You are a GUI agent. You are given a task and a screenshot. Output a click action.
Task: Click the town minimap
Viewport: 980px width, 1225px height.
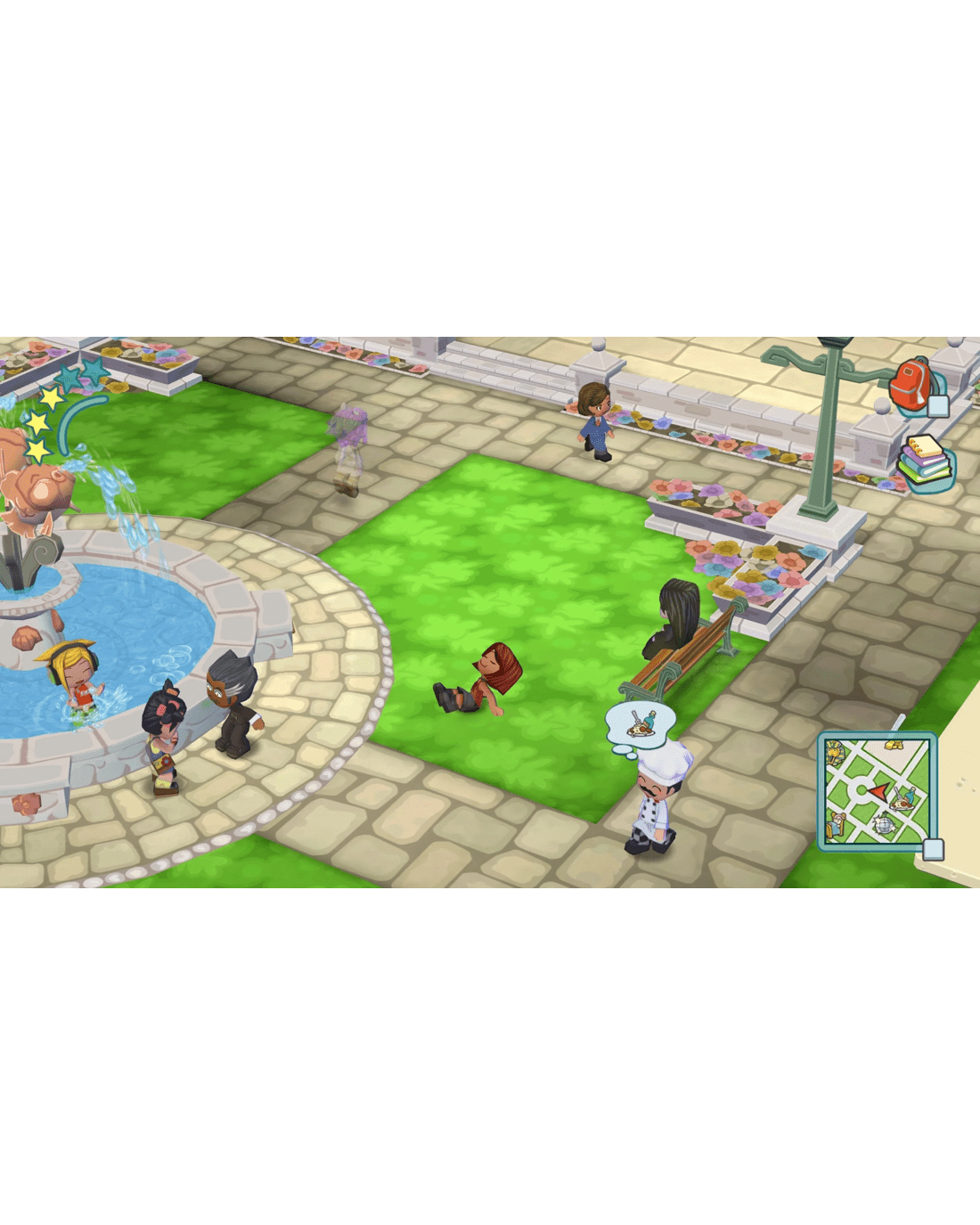click(876, 791)
